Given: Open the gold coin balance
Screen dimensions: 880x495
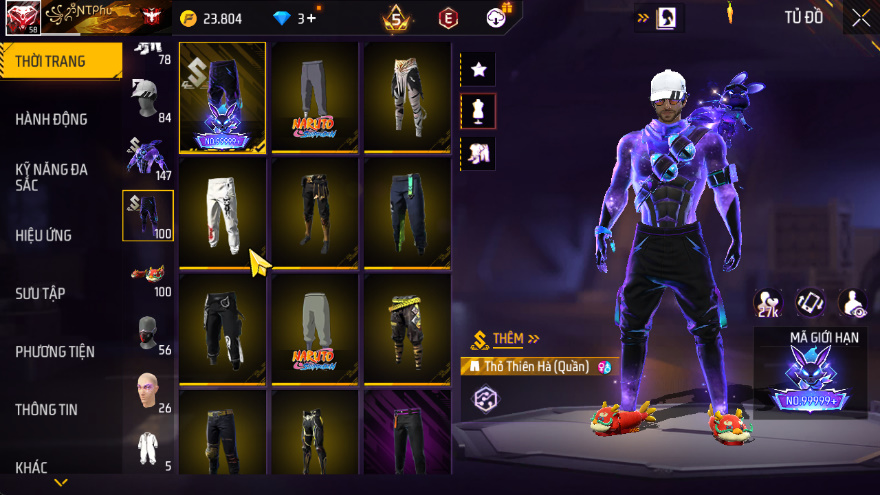Looking at the screenshot, I should pos(211,18).
